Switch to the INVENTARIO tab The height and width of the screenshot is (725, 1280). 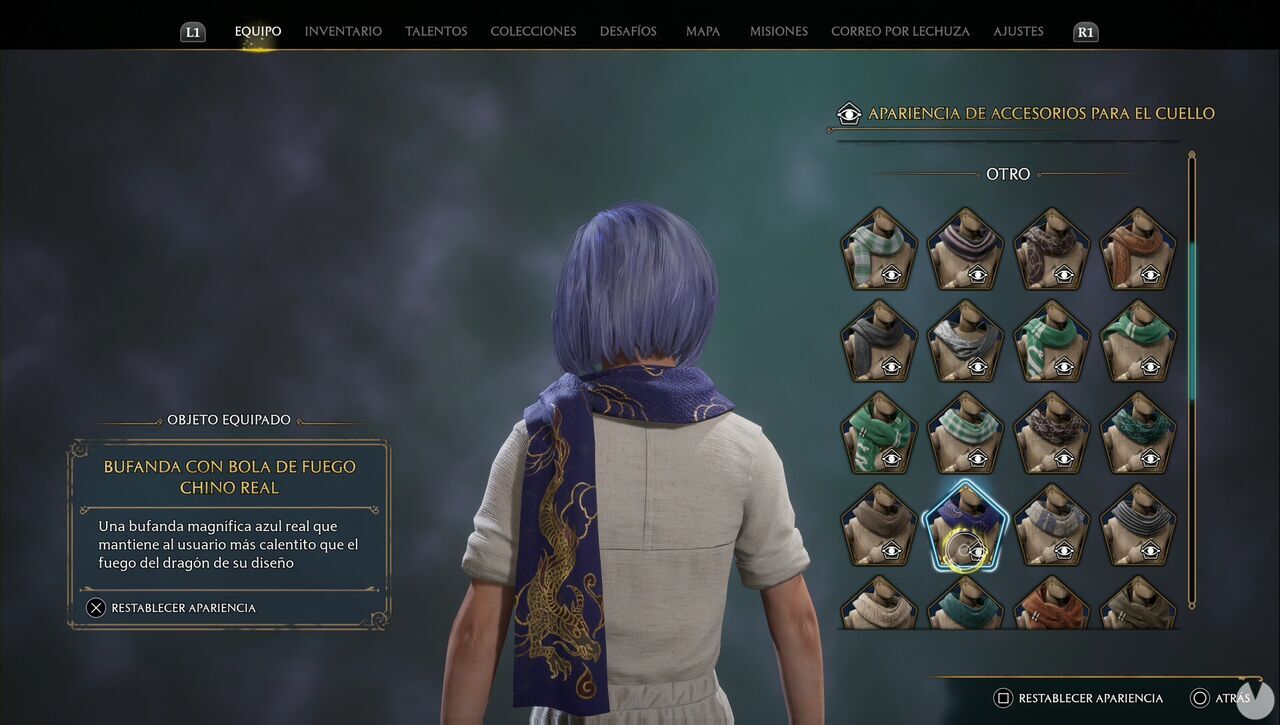(342, 31)
